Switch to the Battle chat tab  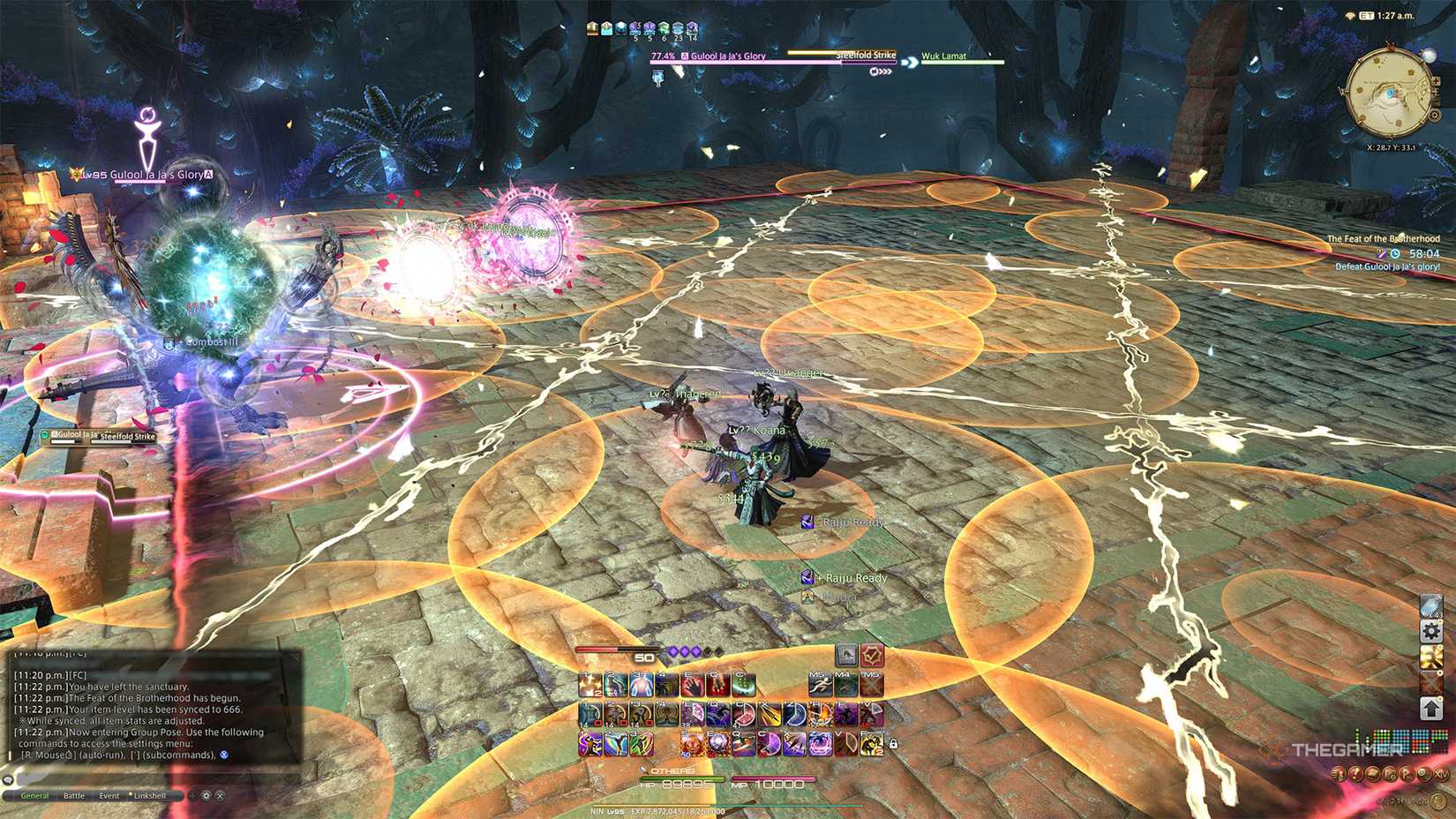click(x=74, y=796)
